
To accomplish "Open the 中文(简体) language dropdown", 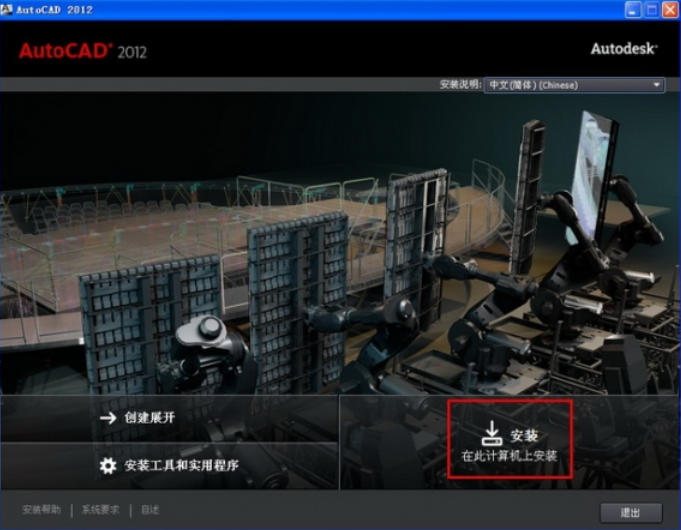I will pyautogui.click(x=574, y=85).
